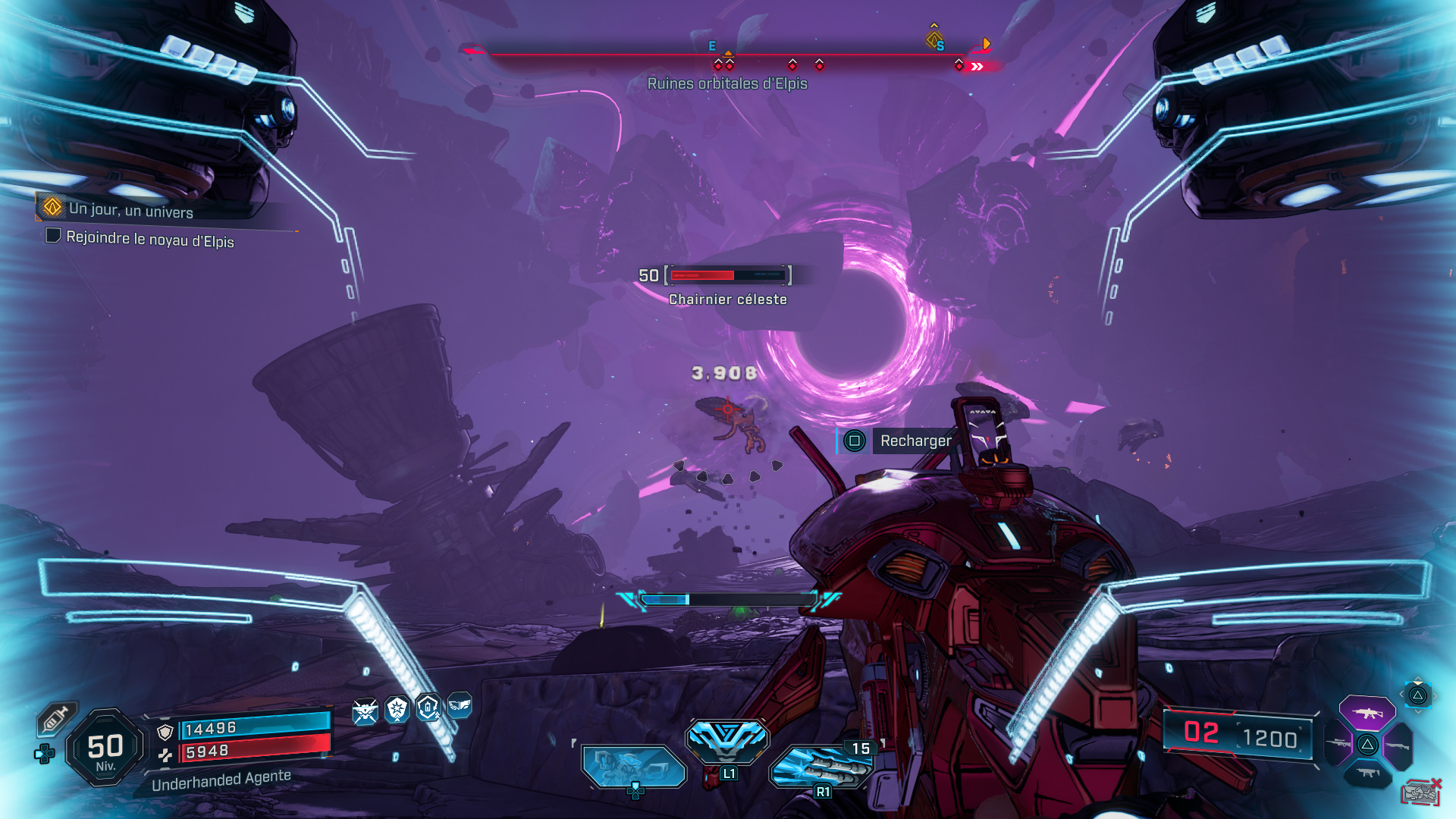Select the shotgun weapon slot
The height and width of the screenshot is (819, 1456).
coord(1398,745)
